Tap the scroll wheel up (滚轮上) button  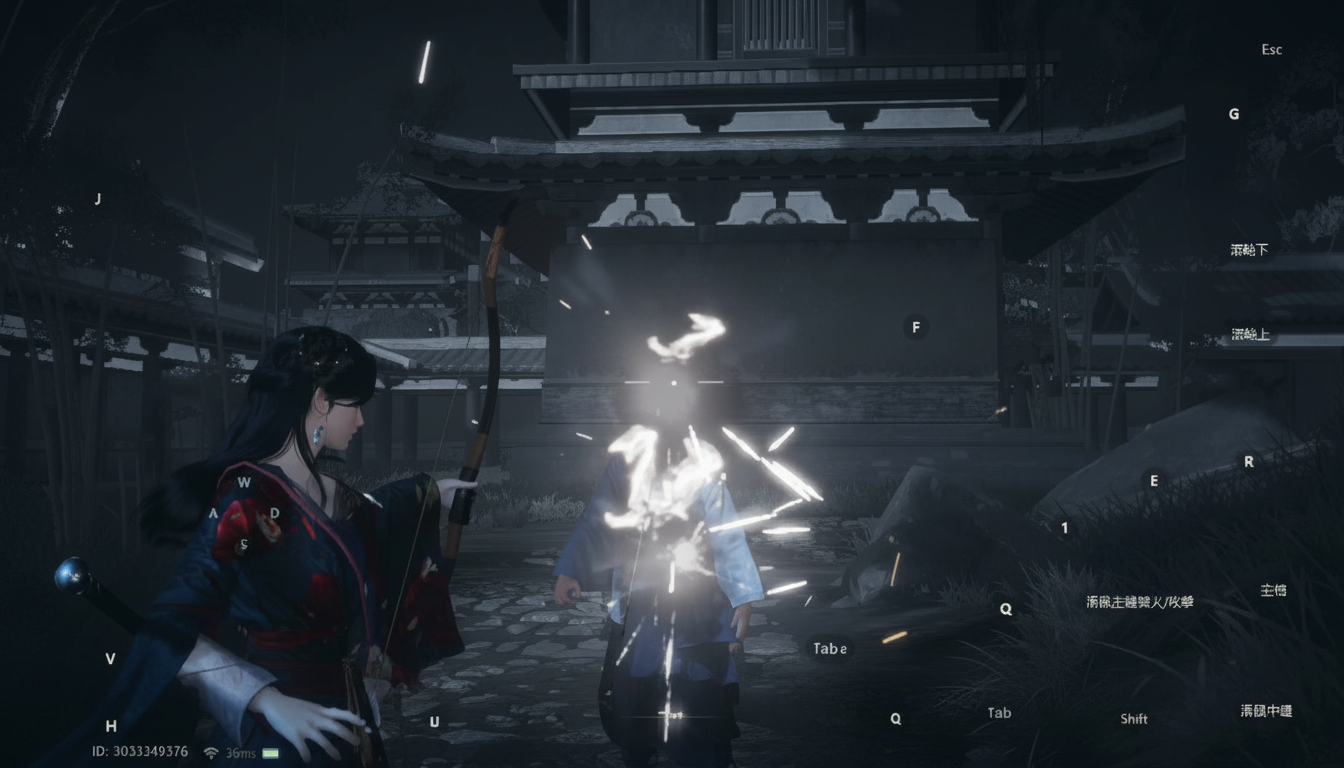1250,334
